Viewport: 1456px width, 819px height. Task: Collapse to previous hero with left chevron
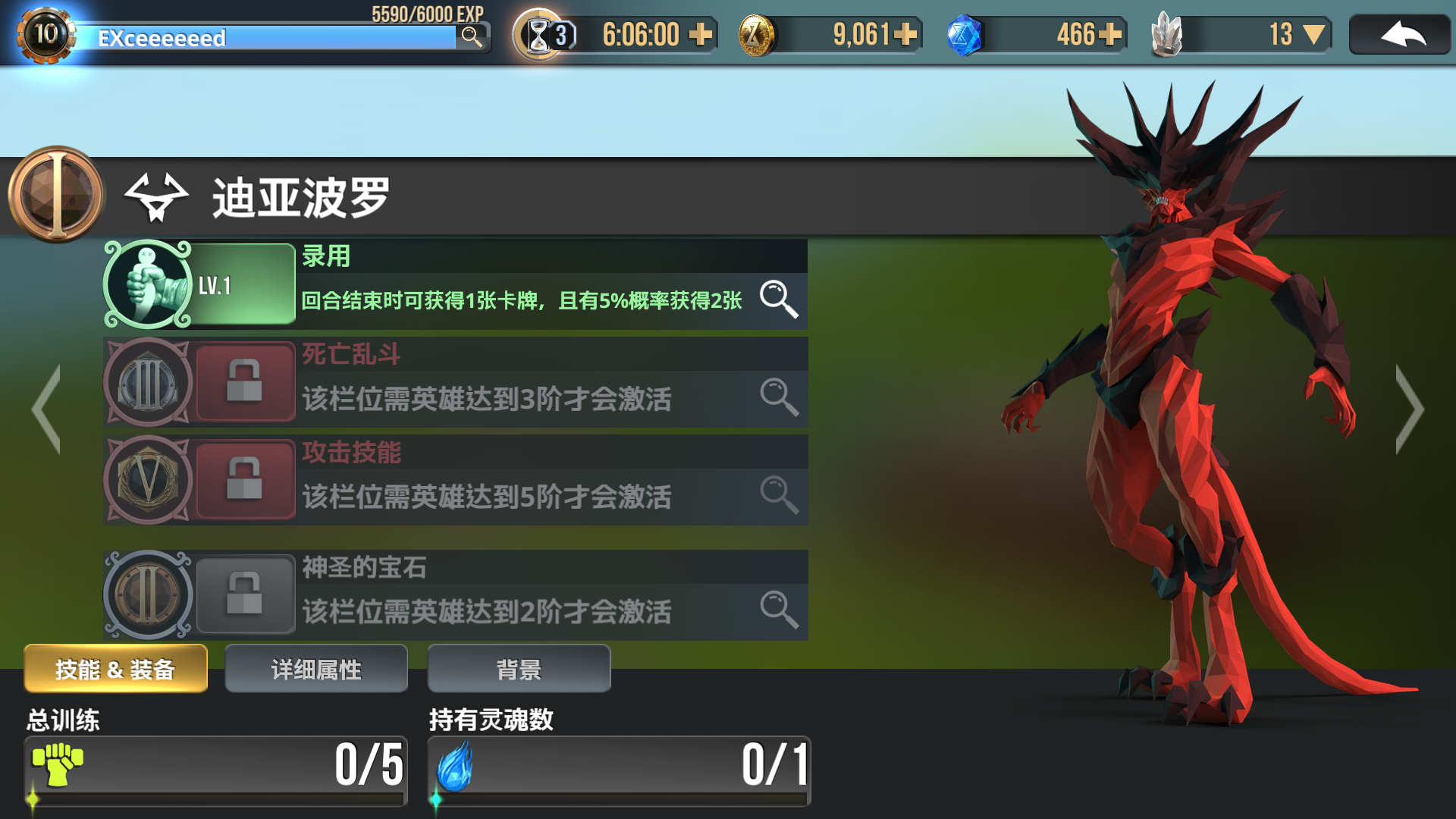click(45, 409)
